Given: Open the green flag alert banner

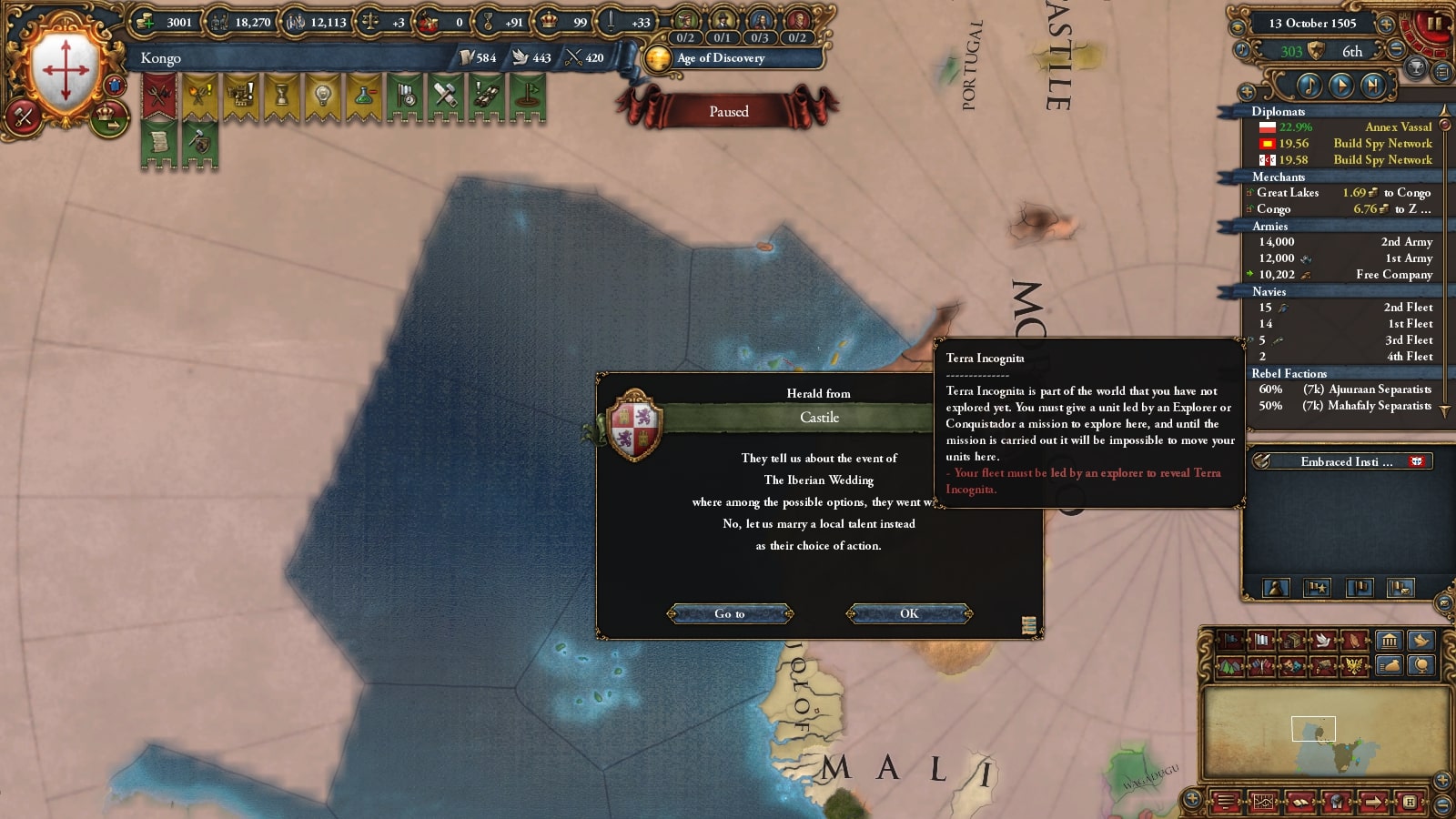Looking at the screenshot, I should point(527,96).
